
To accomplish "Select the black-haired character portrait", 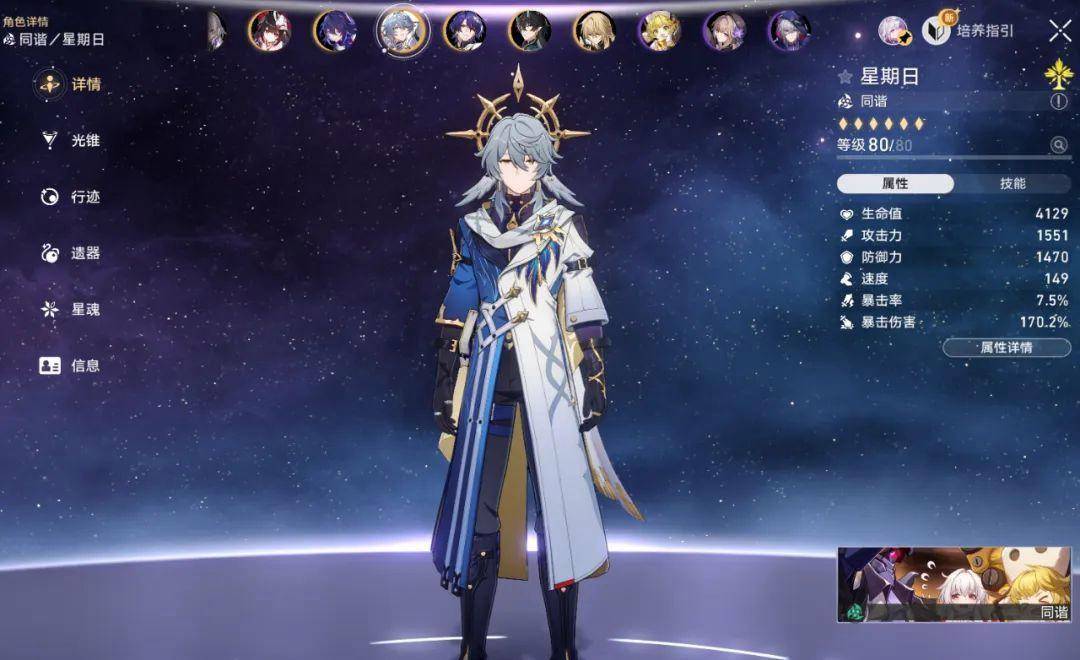I will click(529, 31).
